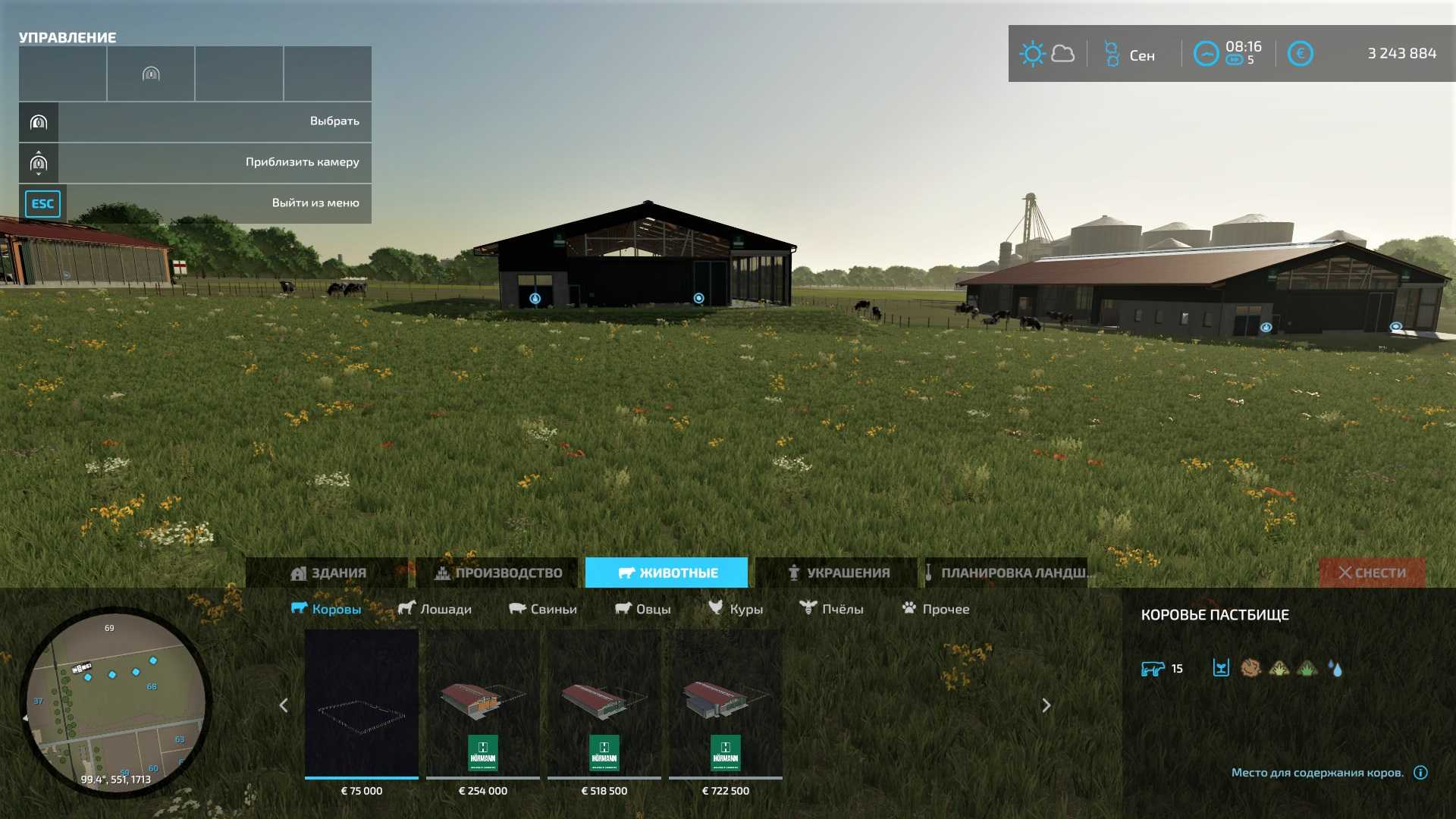Select the Животные tab

tap(667, 573)
